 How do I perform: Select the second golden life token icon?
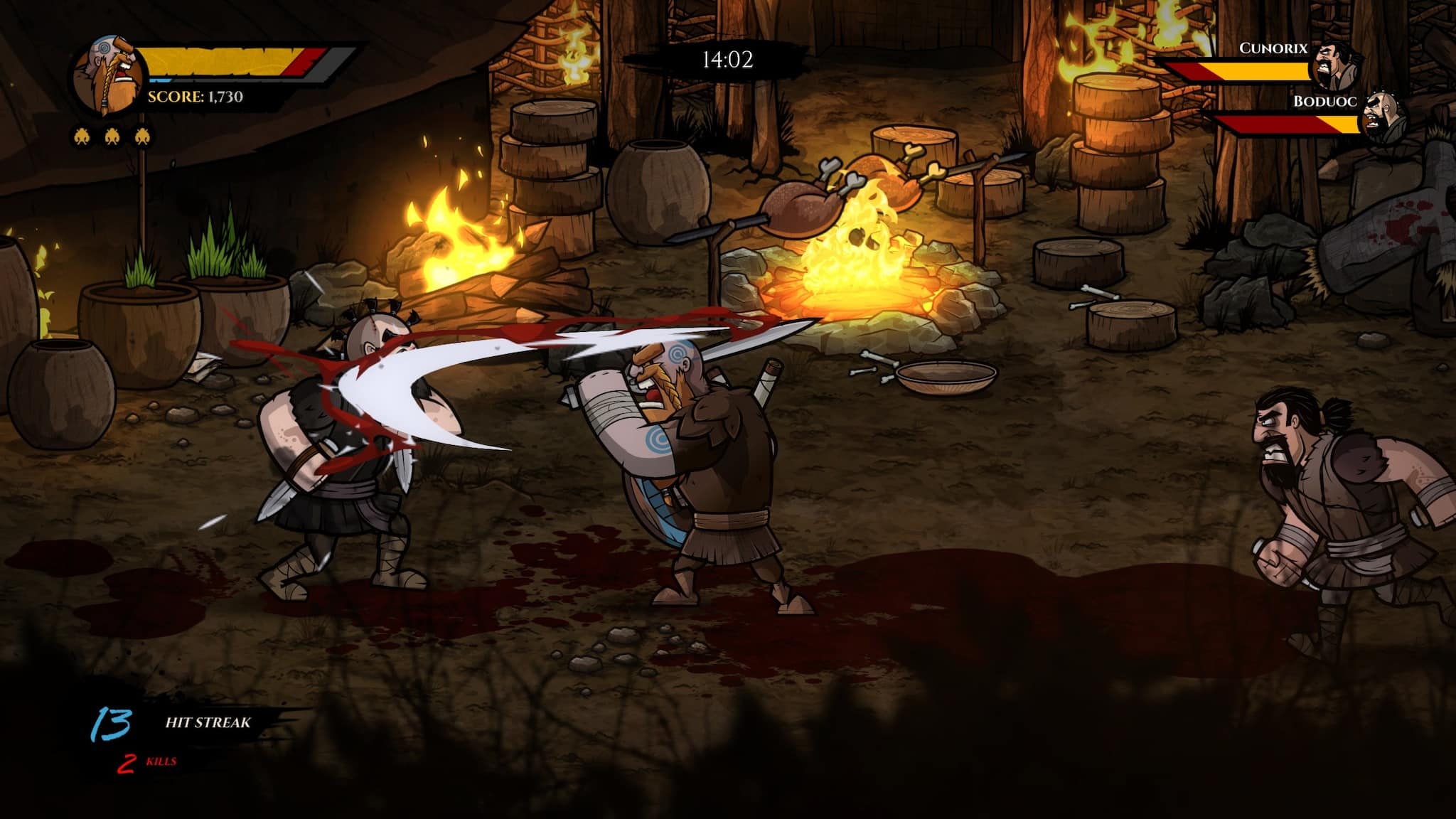point(112,134)
